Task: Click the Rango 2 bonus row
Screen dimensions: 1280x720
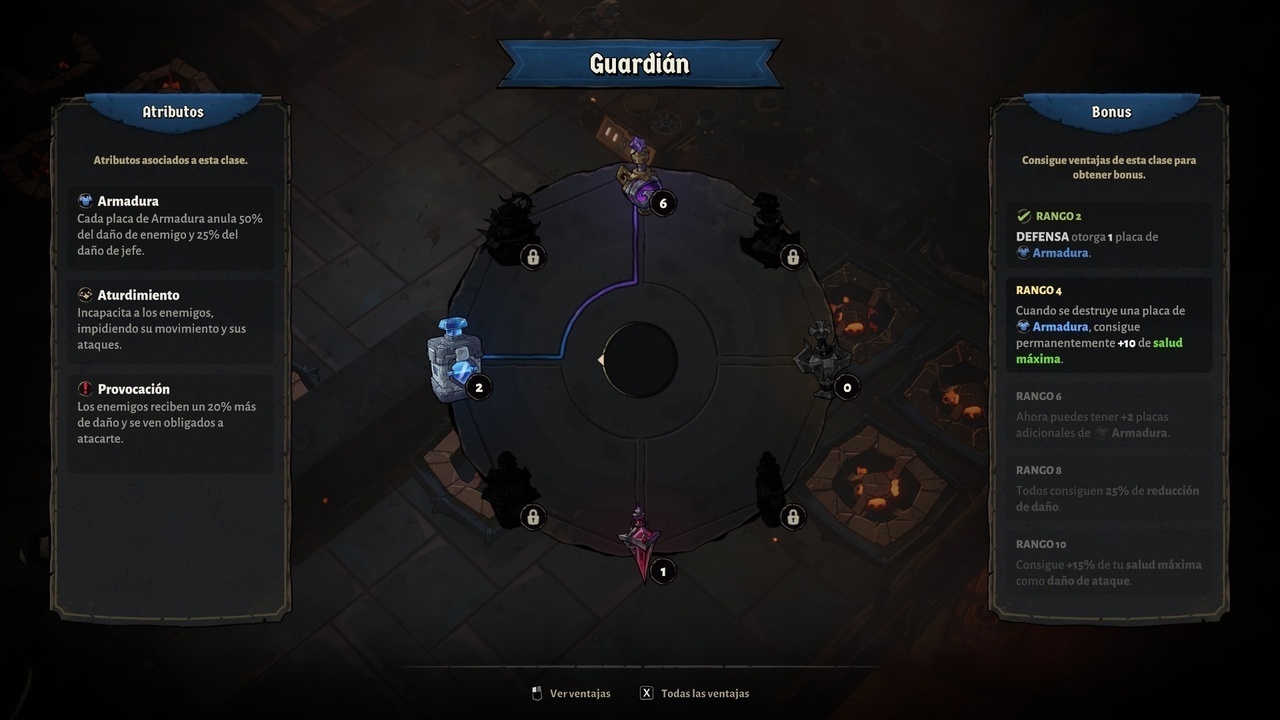Action: pyautogui.click(x=1108, y=234)
